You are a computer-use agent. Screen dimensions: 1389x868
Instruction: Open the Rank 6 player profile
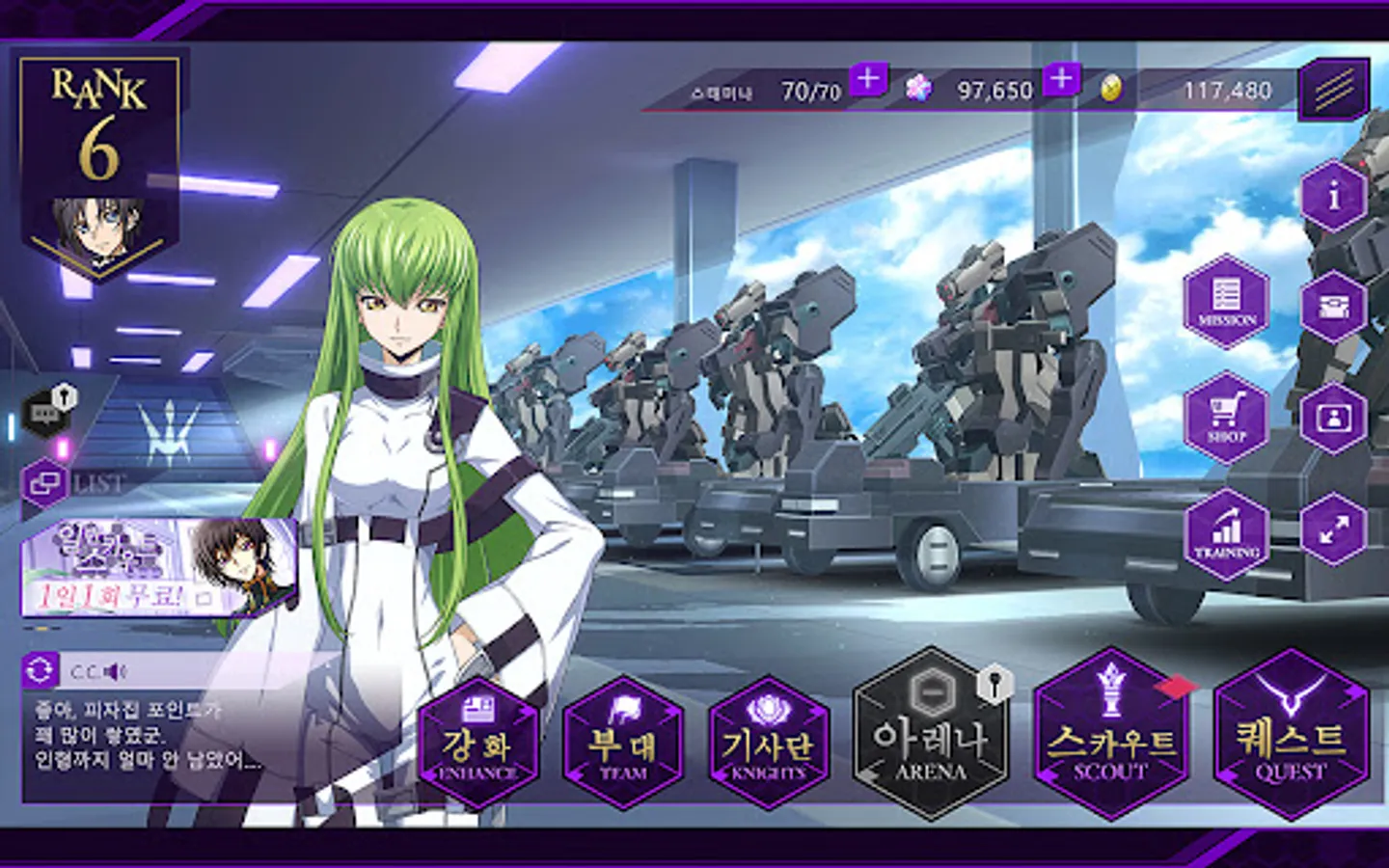pos(99,164)
